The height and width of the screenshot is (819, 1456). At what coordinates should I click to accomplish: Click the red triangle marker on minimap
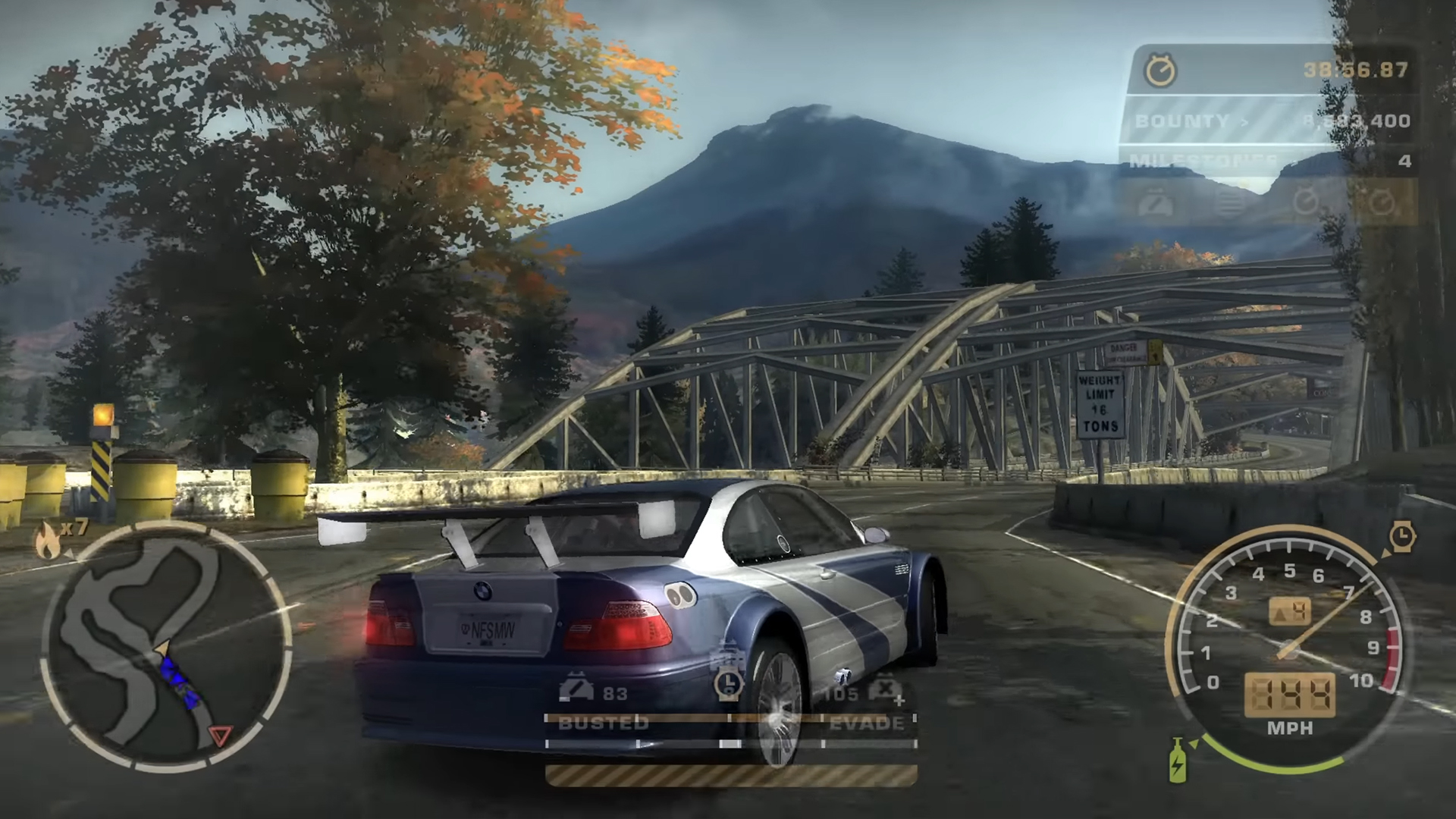[221, 734]
